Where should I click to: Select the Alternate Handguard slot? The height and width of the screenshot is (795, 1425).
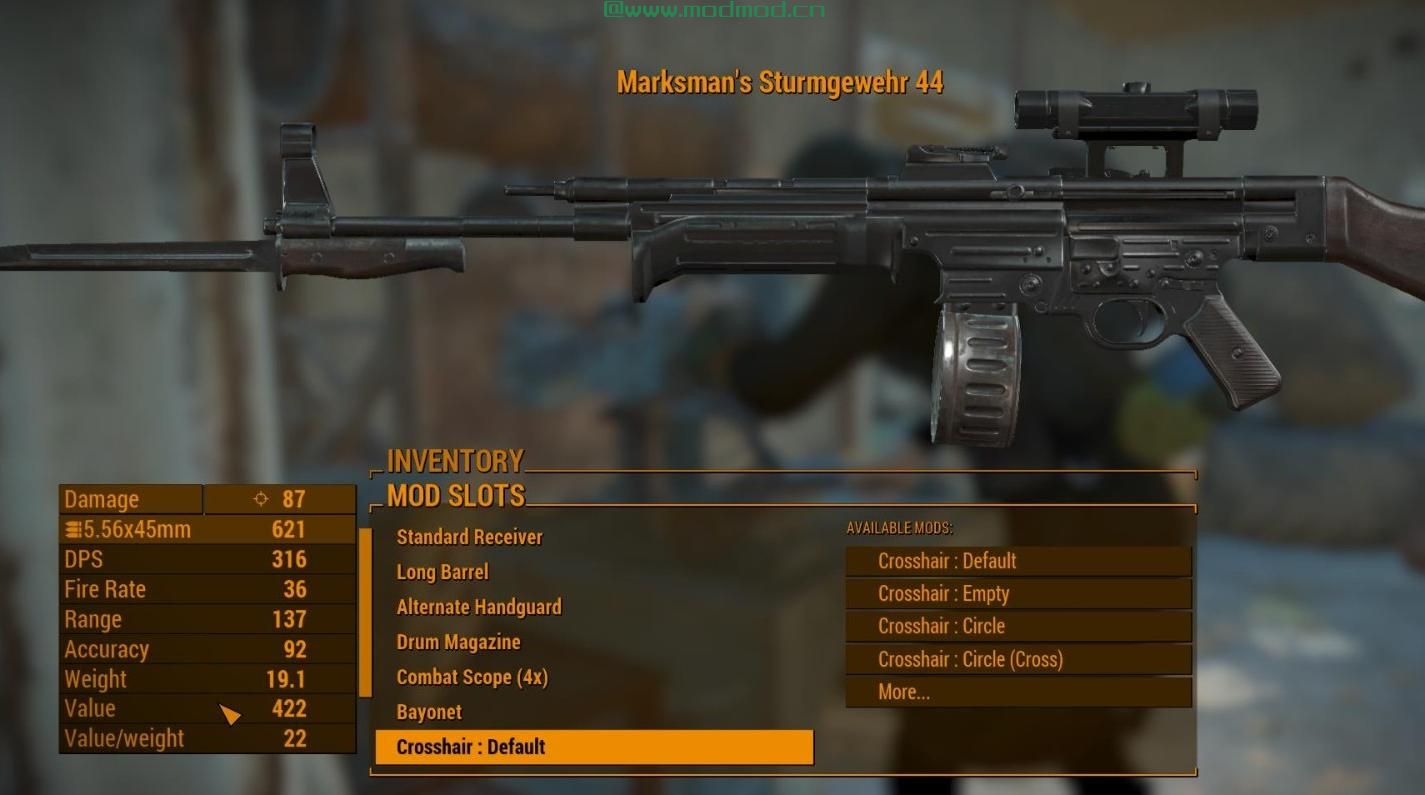[x=478, y=606]
